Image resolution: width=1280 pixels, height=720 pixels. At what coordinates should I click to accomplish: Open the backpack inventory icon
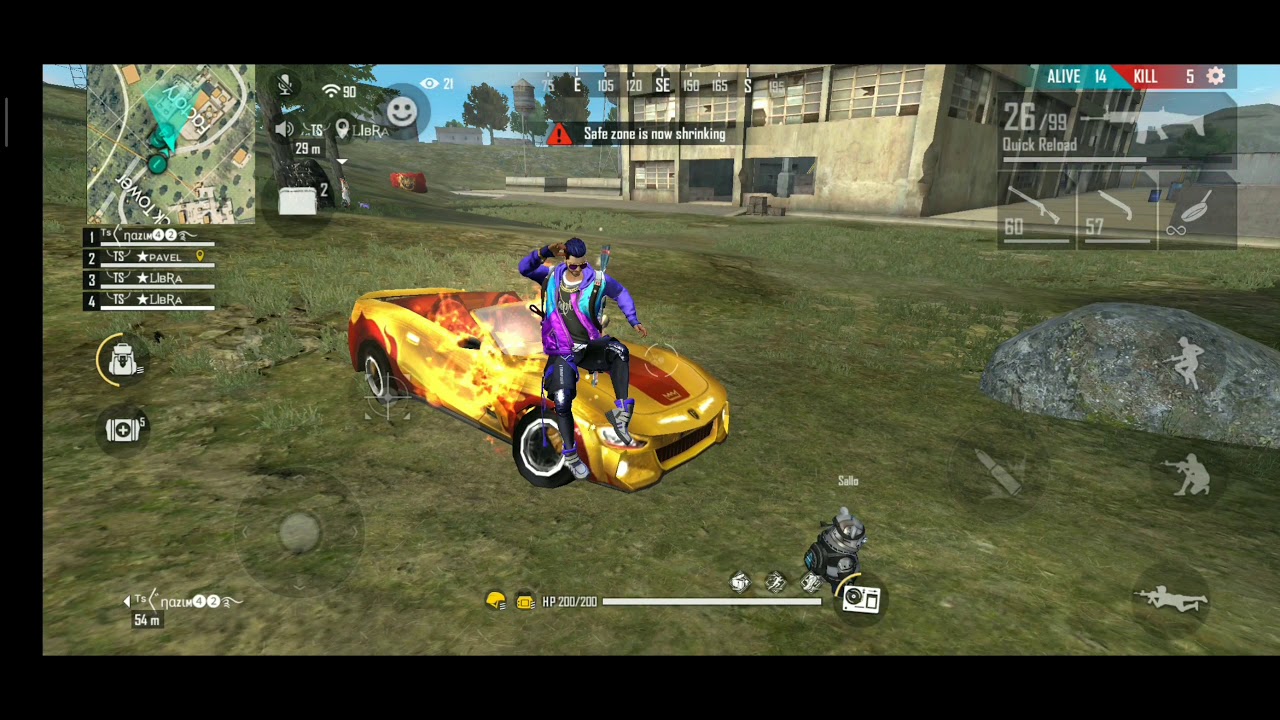coord(122,360)
